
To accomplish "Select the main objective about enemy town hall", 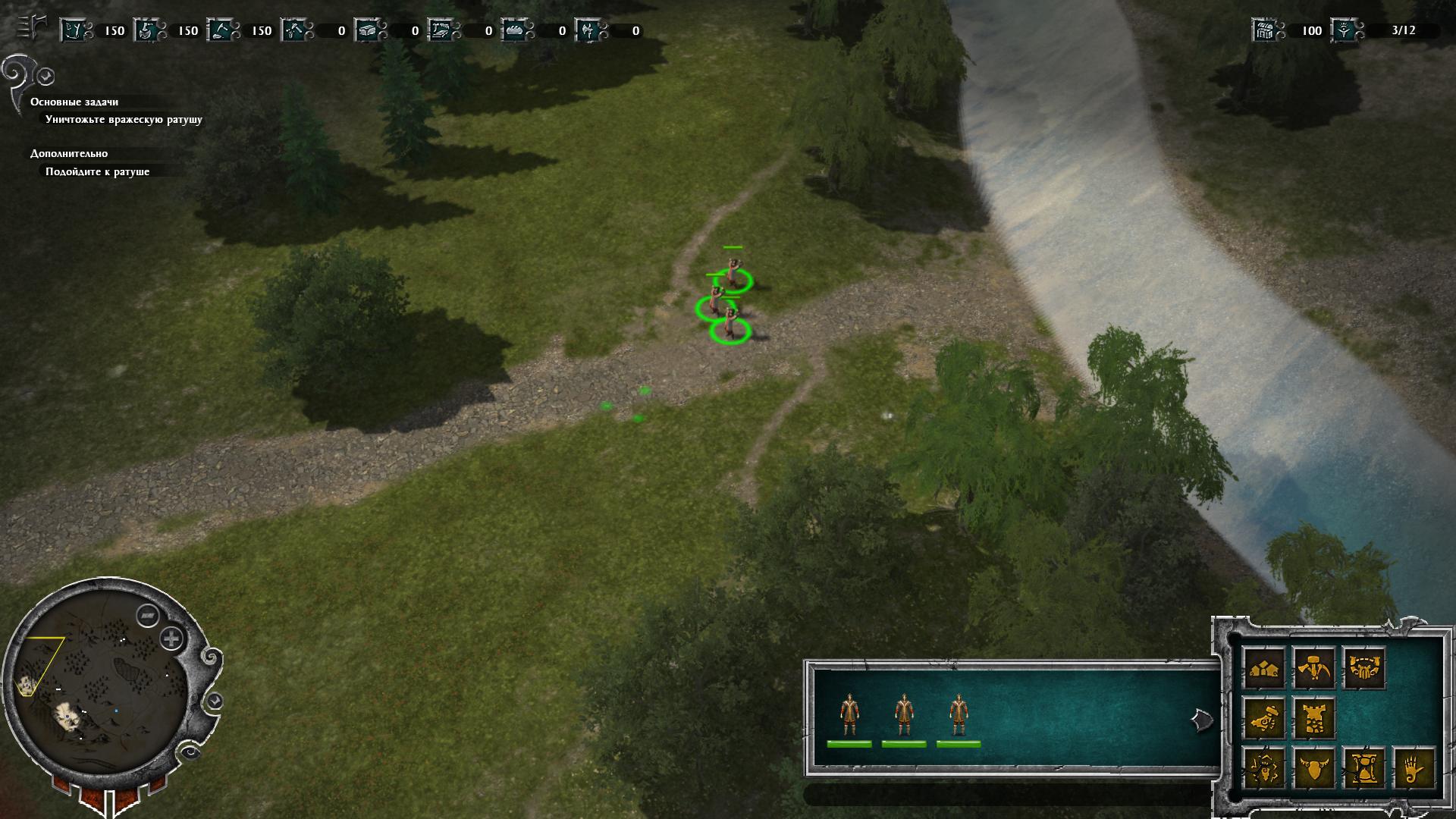I will [124, 119].
